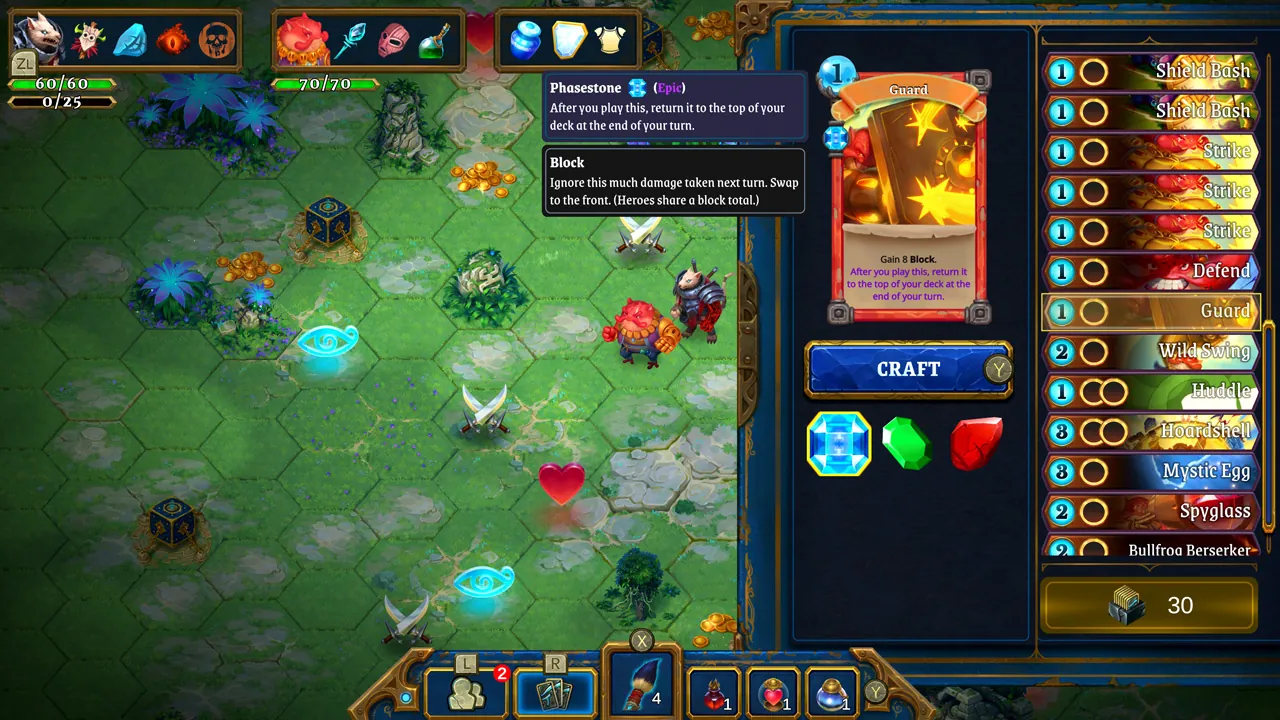Viewport: 1280px width, 720px height.
Task: Click the resource counter showing 30
Action: pyautogui.click(x=1150, y=605)
